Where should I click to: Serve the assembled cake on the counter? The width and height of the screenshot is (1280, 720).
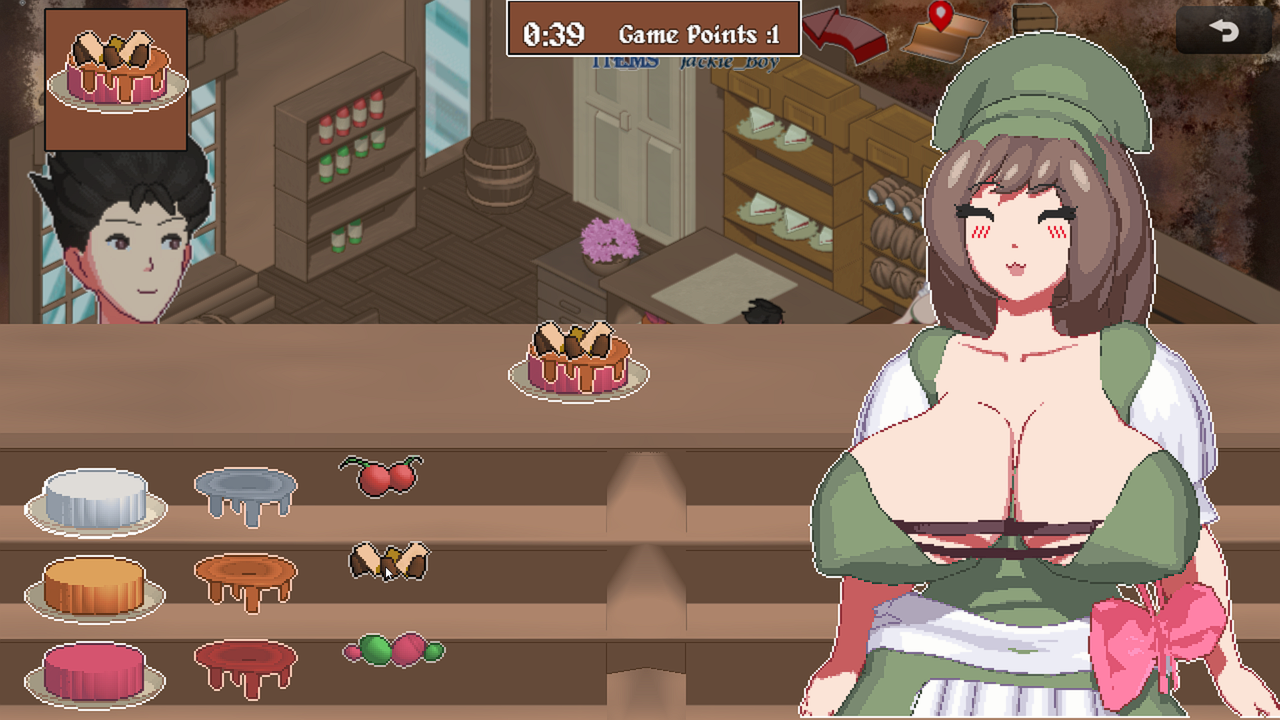[x=579, y=362]
